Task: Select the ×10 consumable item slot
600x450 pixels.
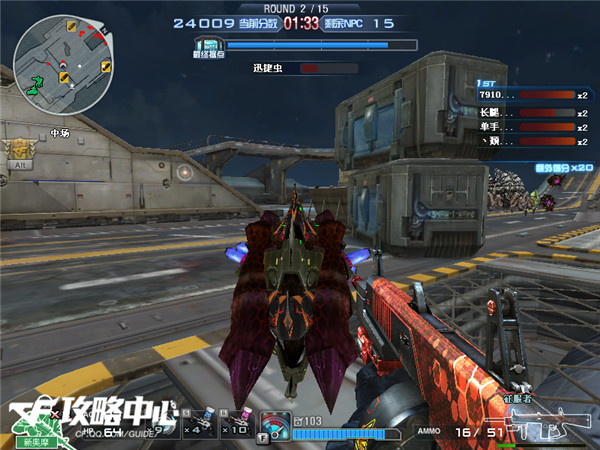Action: pos(236,423)
